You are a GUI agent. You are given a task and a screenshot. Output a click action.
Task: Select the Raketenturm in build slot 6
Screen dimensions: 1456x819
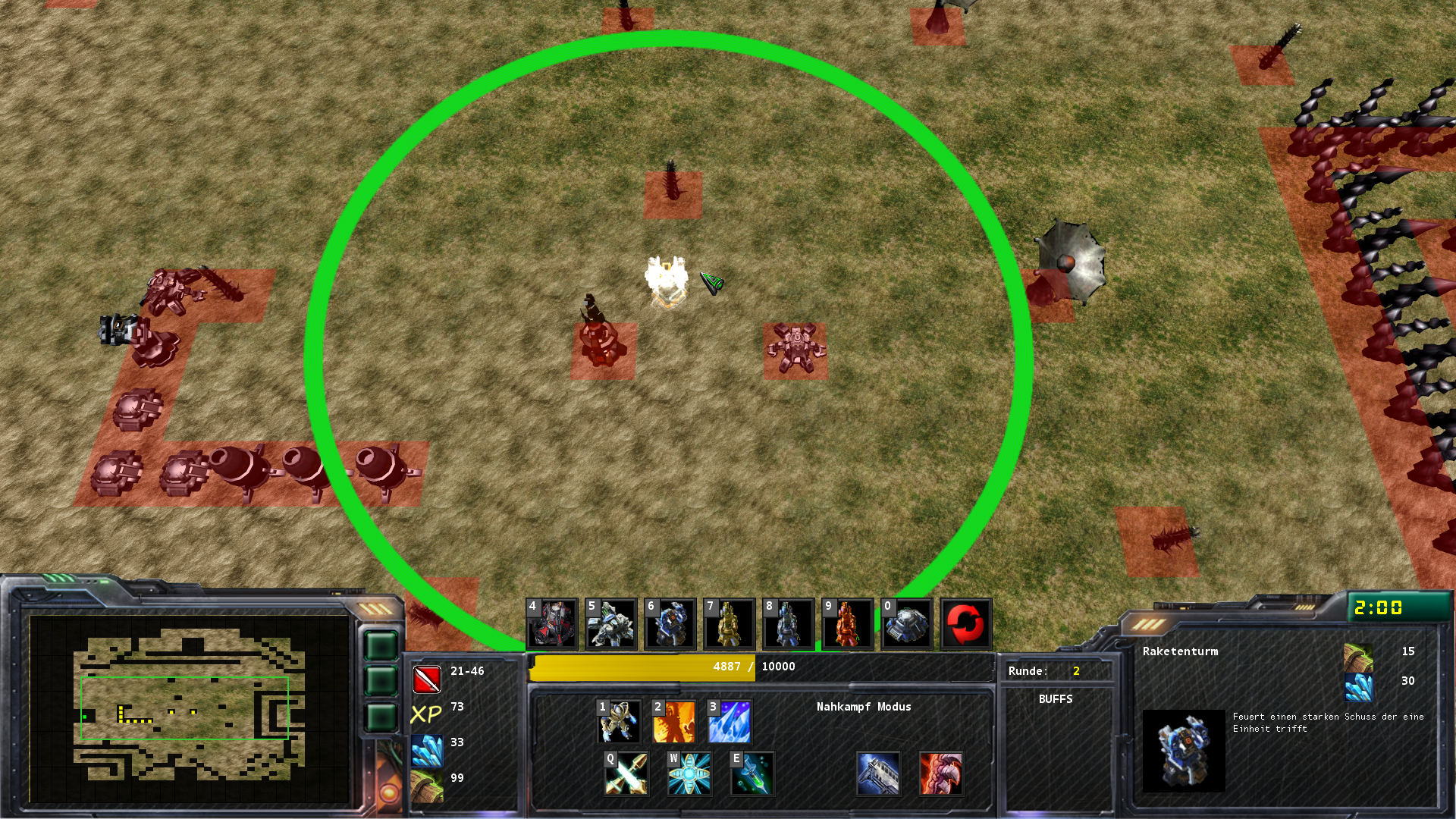(x=670, y=624)
